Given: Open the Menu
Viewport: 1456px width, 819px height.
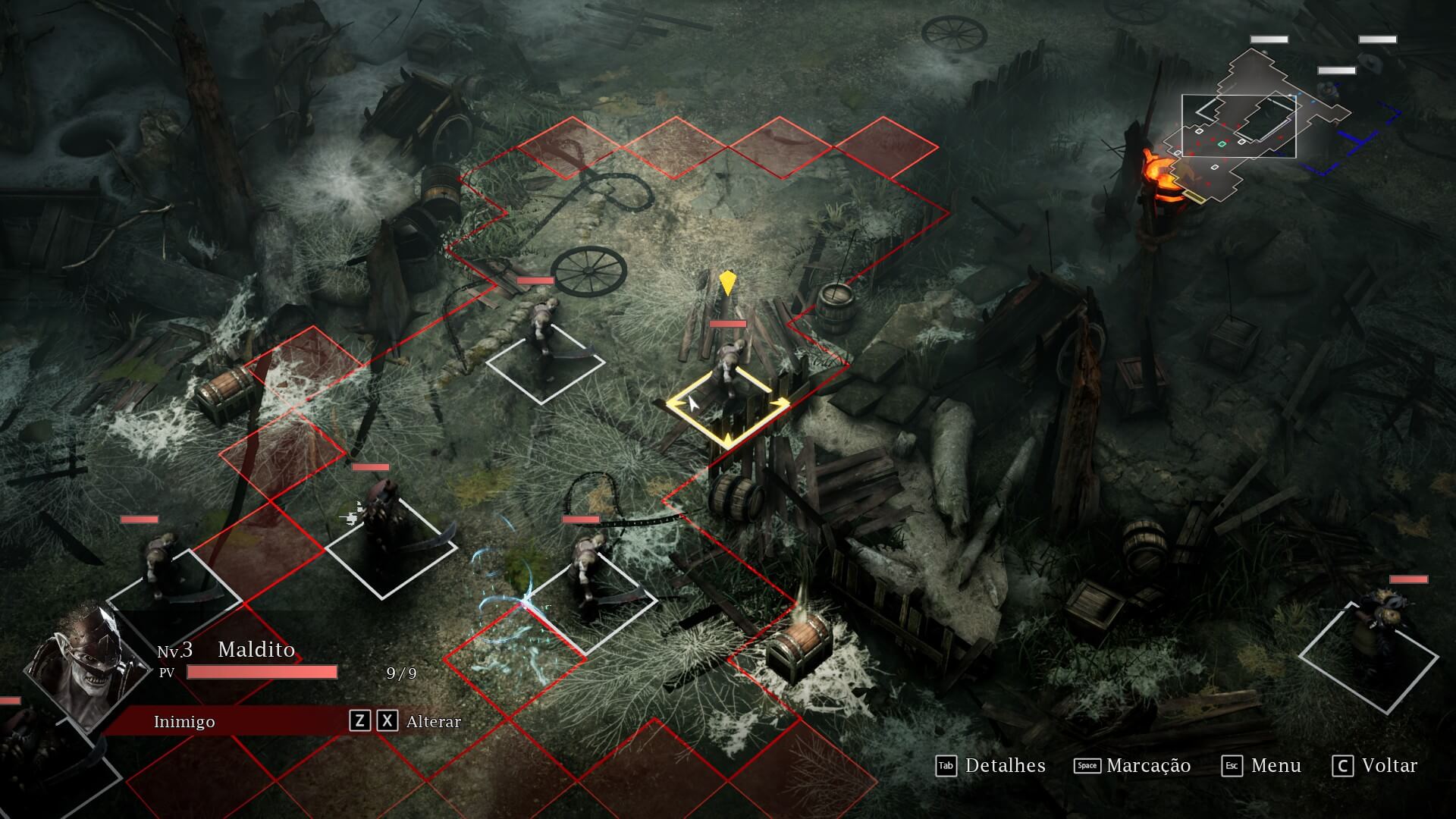Looking at the screenshot, I should pyautogui.click(x=1261, y=766).
